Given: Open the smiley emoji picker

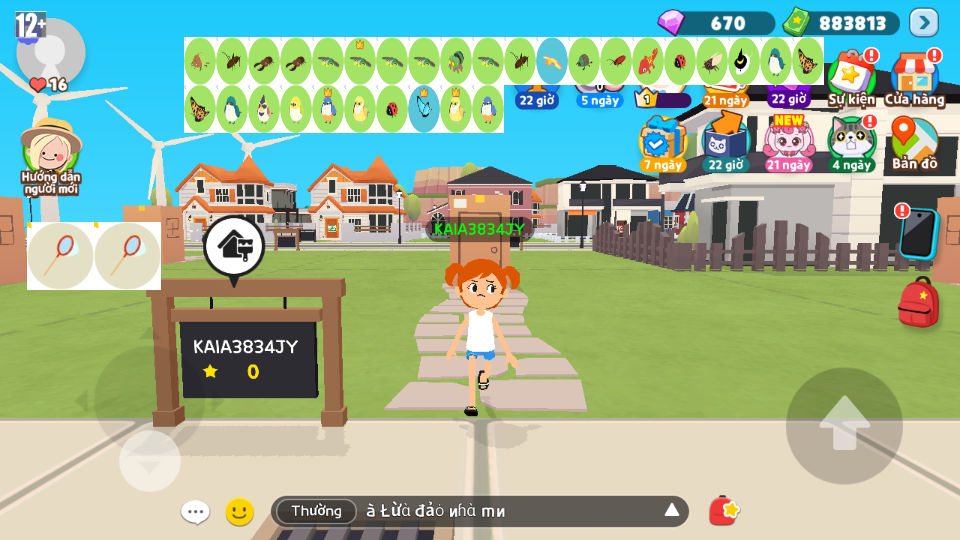Looking at the screenshot, I should 239,512.
